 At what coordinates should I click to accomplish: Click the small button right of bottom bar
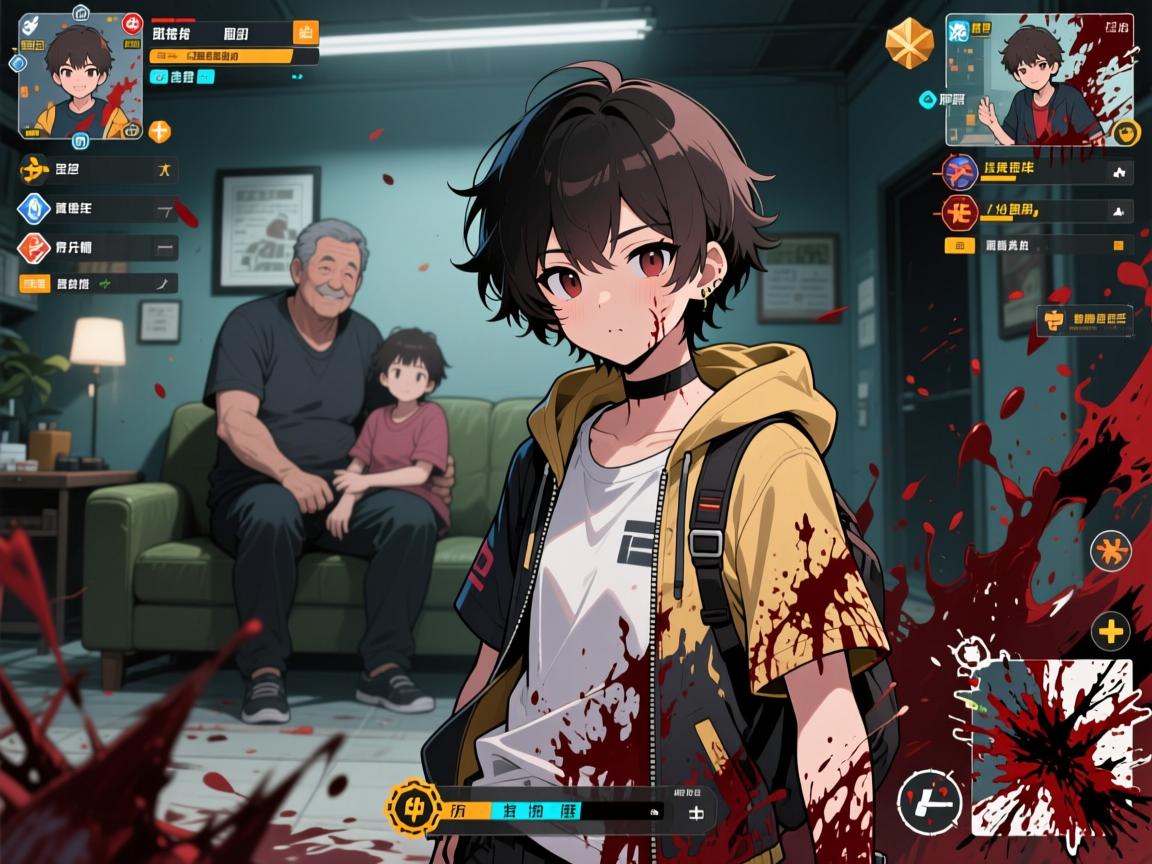[x=694, y=811]
